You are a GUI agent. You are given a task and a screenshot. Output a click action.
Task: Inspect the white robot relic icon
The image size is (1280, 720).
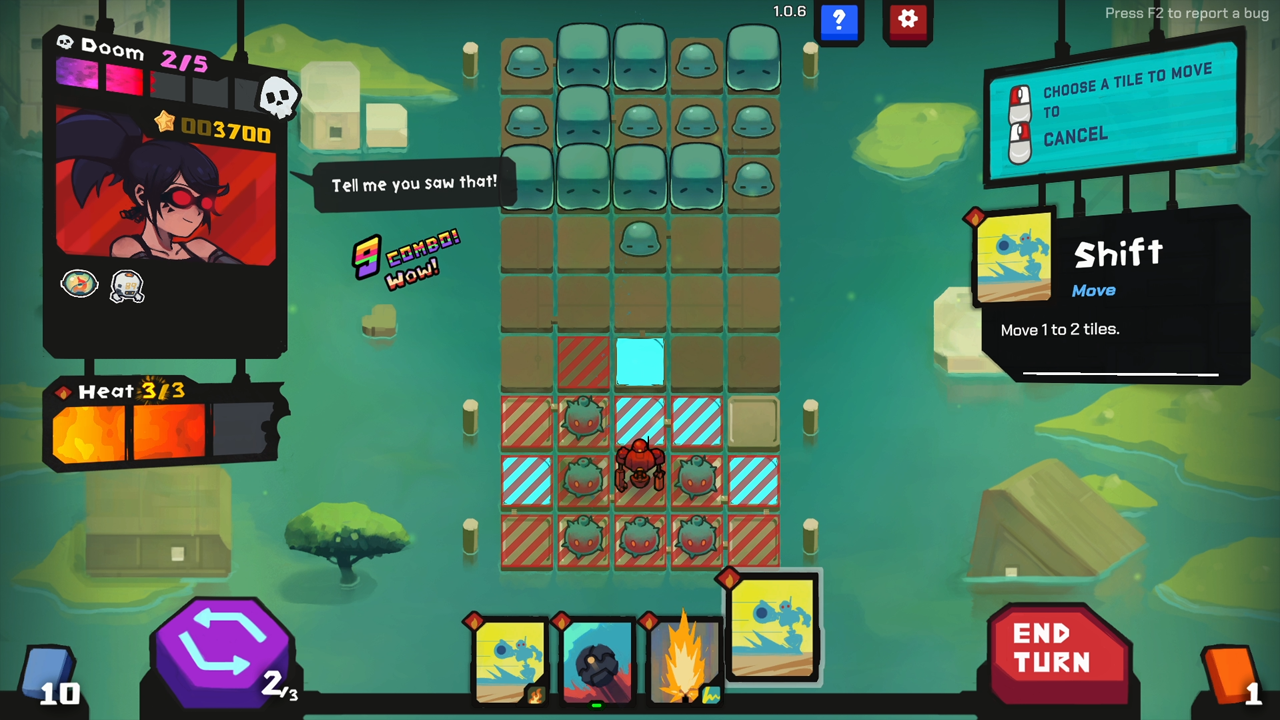point(127,287)
